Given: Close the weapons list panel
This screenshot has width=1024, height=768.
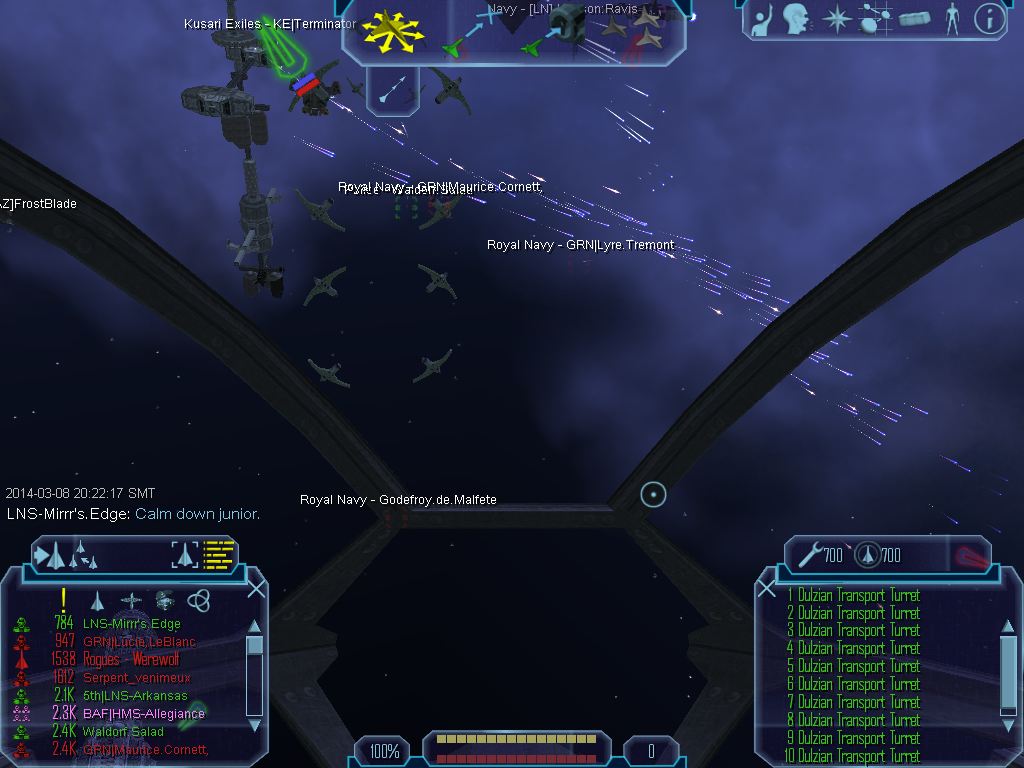Looking at the screenshot, I should [767, 589].
